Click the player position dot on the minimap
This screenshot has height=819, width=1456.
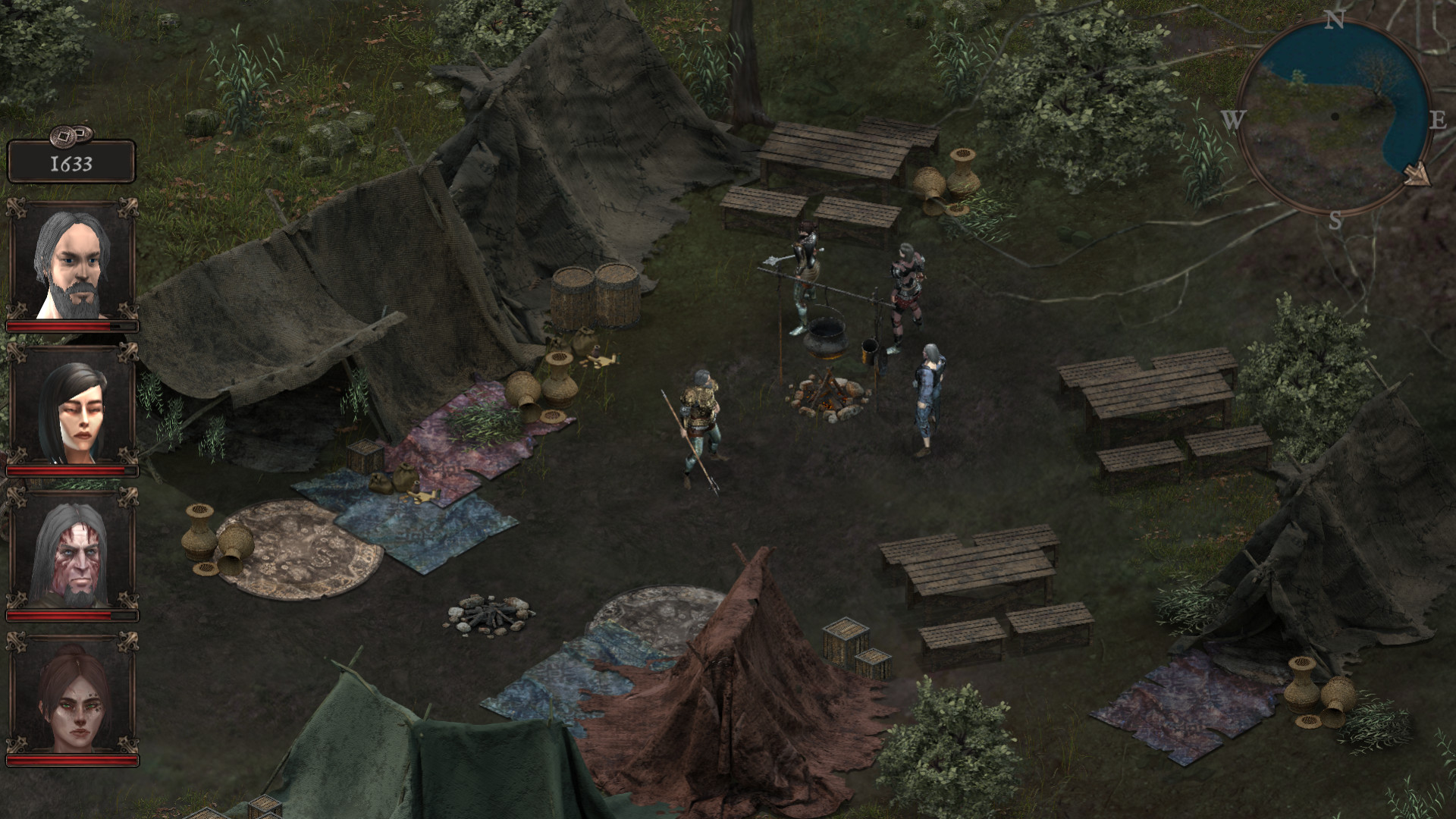1335,116
